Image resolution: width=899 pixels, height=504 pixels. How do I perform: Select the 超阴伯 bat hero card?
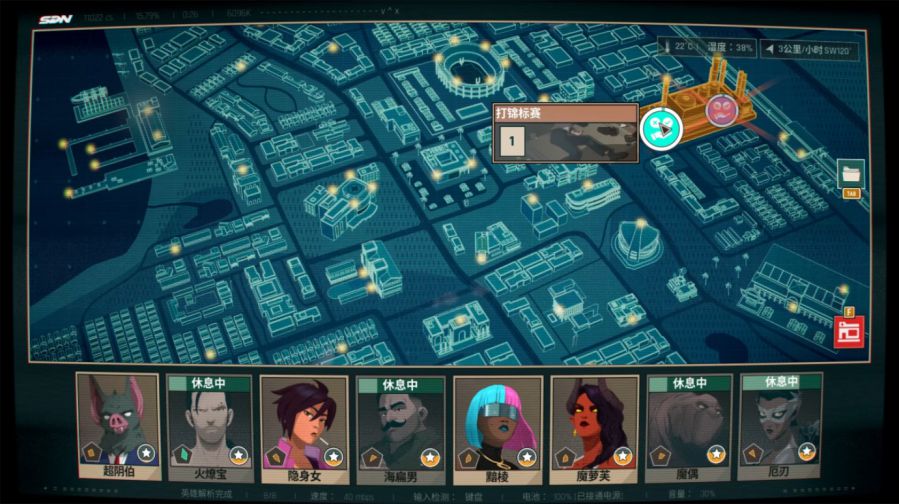(118, 424)
